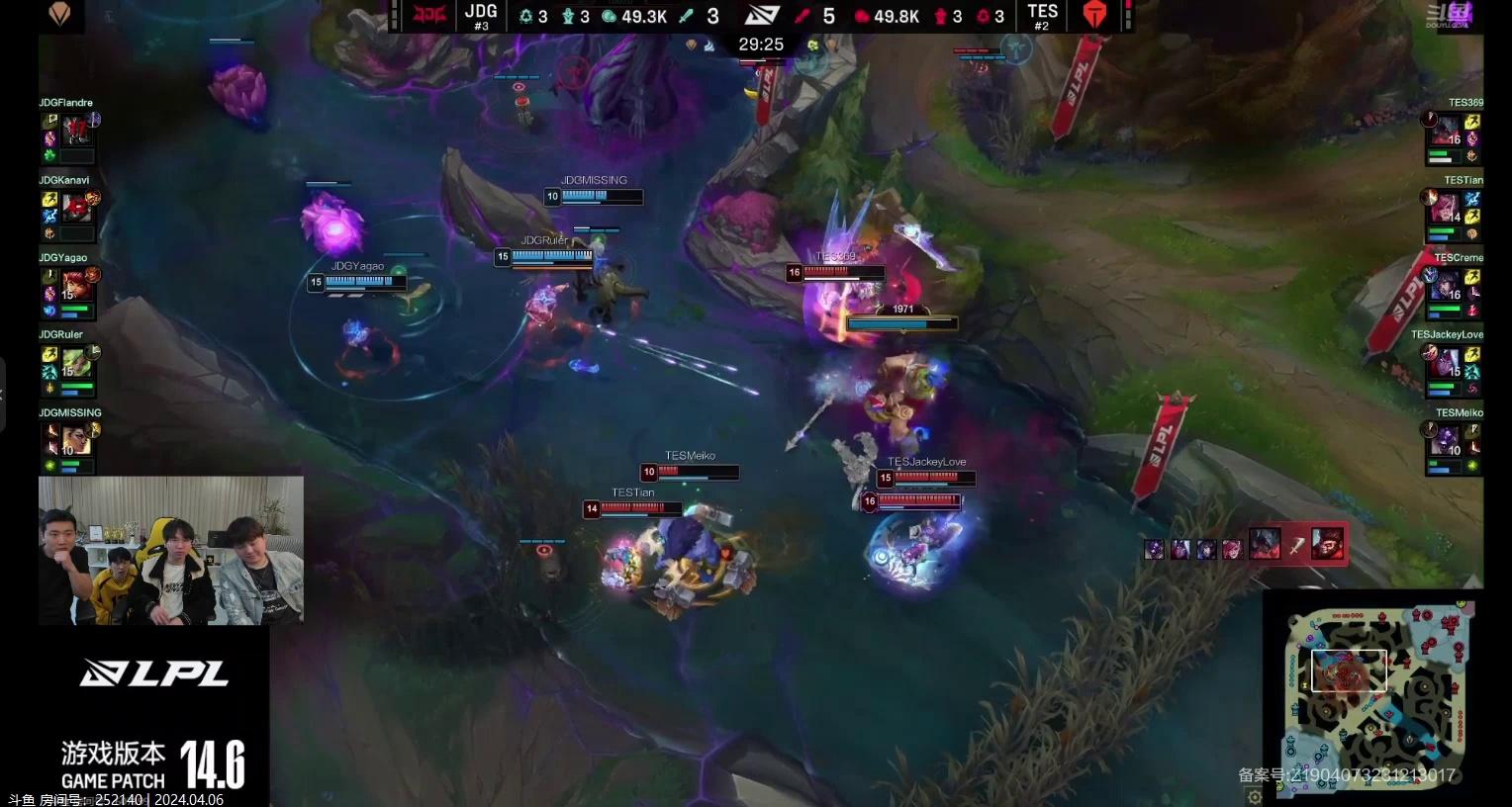Expand the collapsed side panel arrow tab
Screen dimensions: 1512x807
click(x=3, y=395)
